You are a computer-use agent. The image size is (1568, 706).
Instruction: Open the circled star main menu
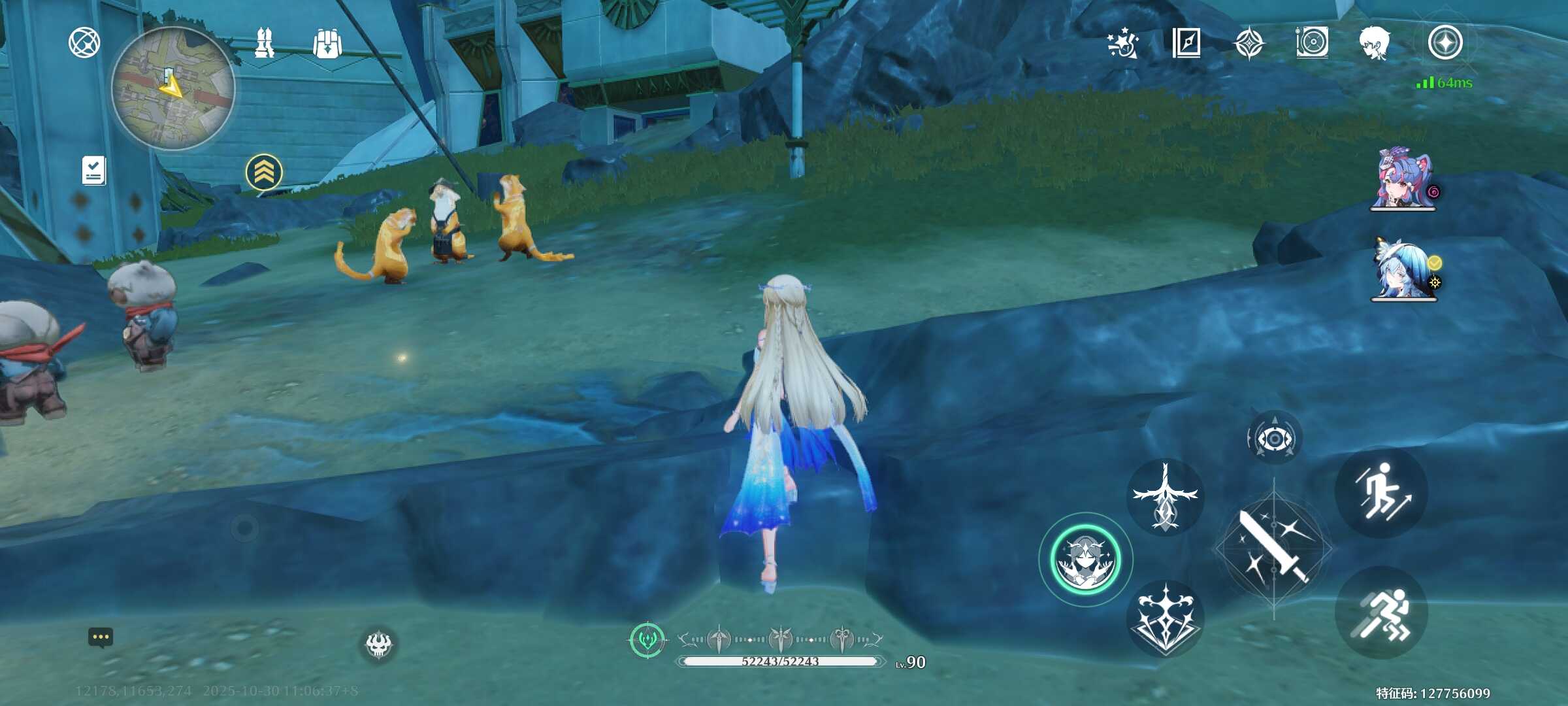click(1445, 43)
